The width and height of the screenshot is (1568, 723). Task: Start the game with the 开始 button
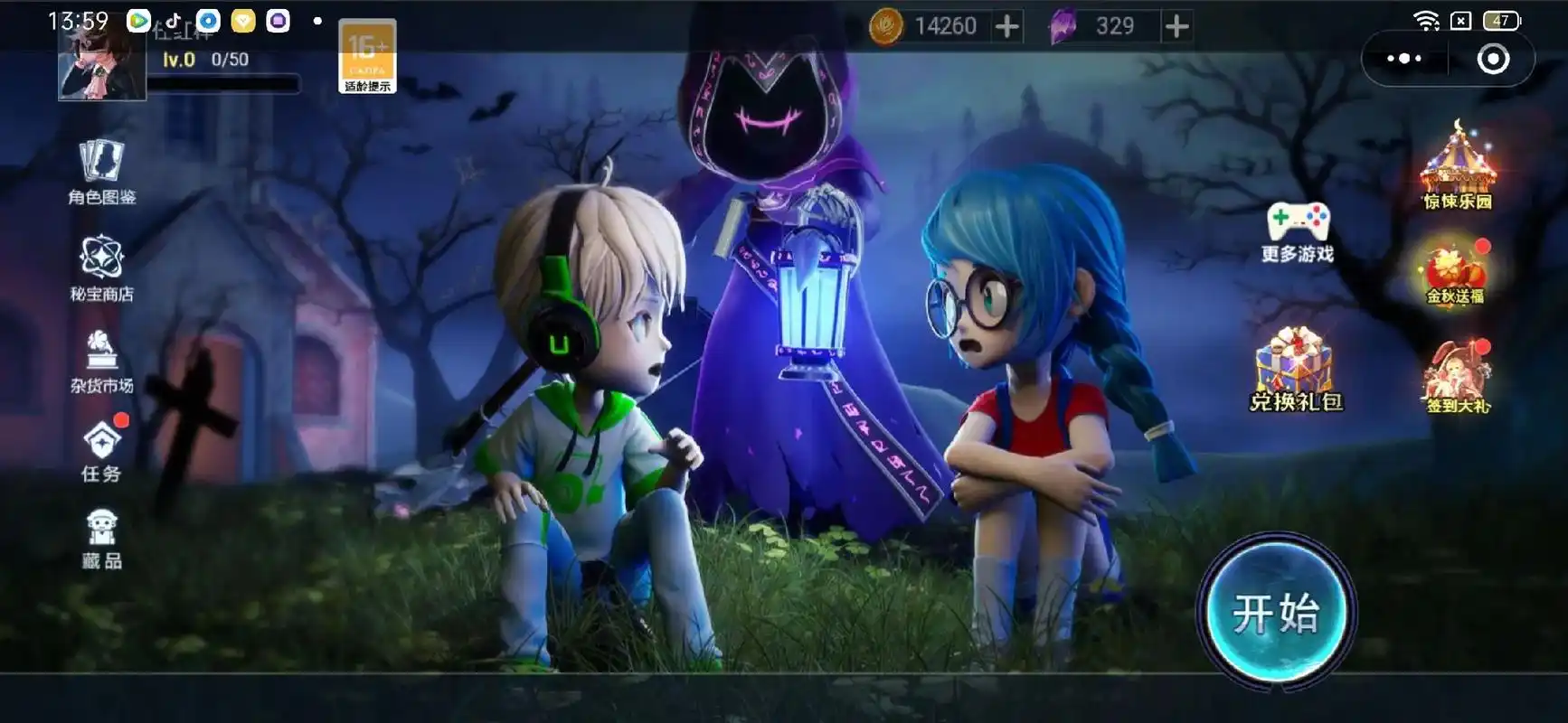(x=1275, y=612)
